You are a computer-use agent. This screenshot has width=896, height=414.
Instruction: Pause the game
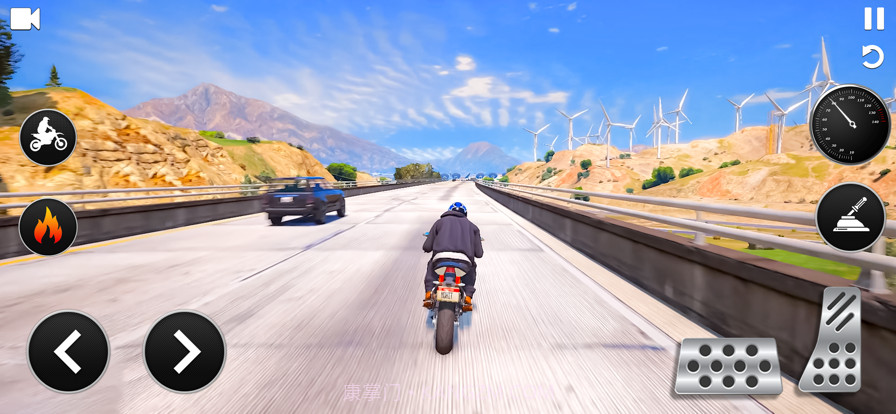(x=874, y=18)
